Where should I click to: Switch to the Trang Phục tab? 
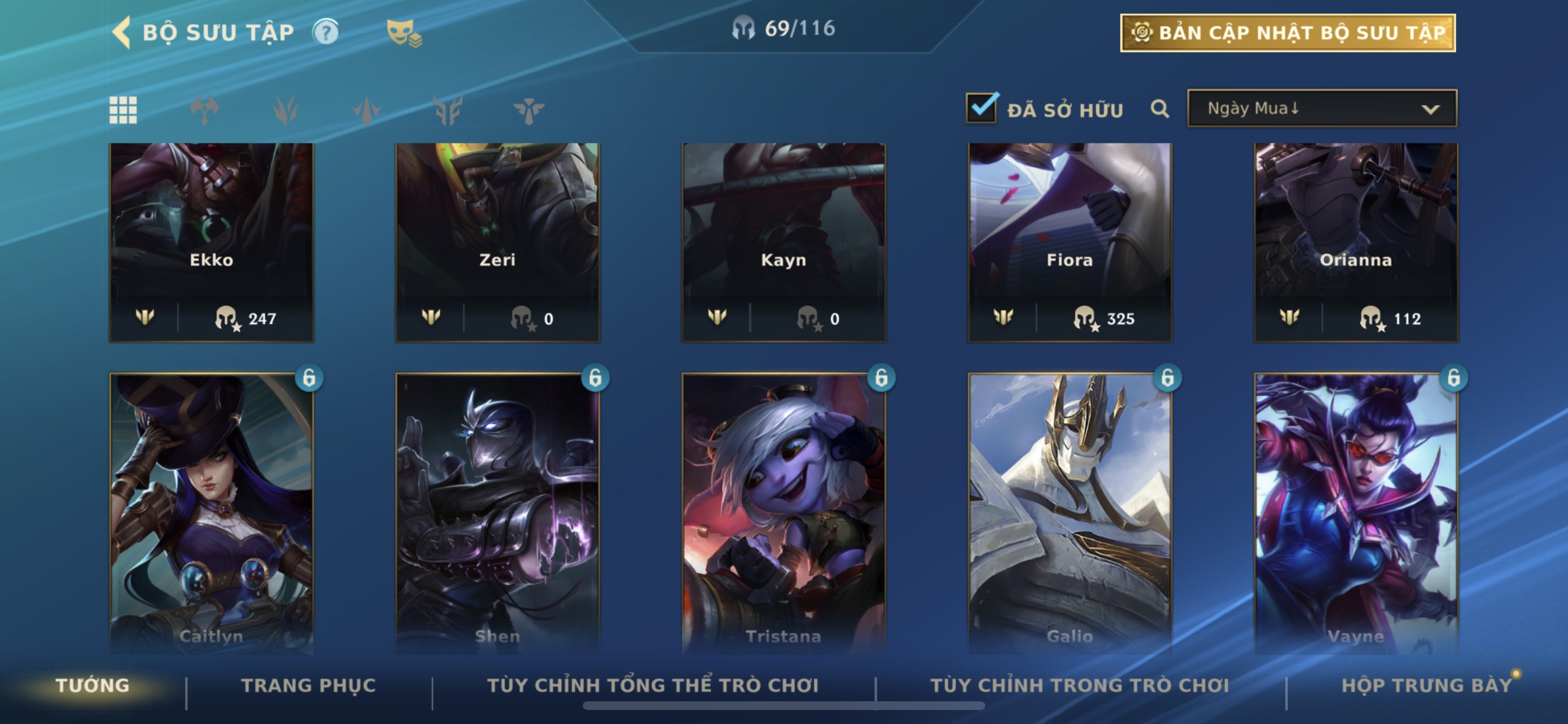click(308, 686)
